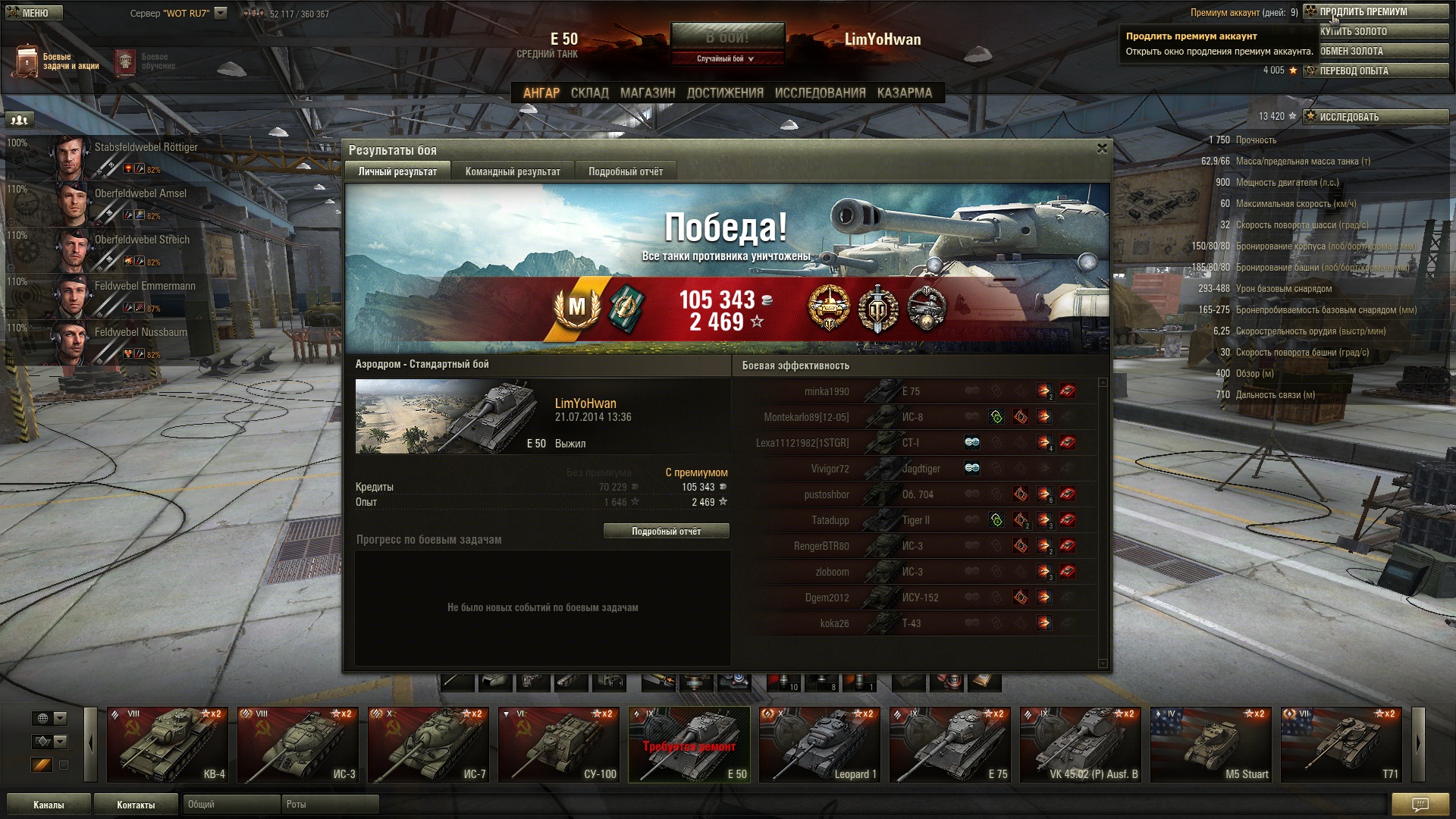Choose the КВ-4 tank in carousel
1456x819 pixels.
click(x=168, y=745)
